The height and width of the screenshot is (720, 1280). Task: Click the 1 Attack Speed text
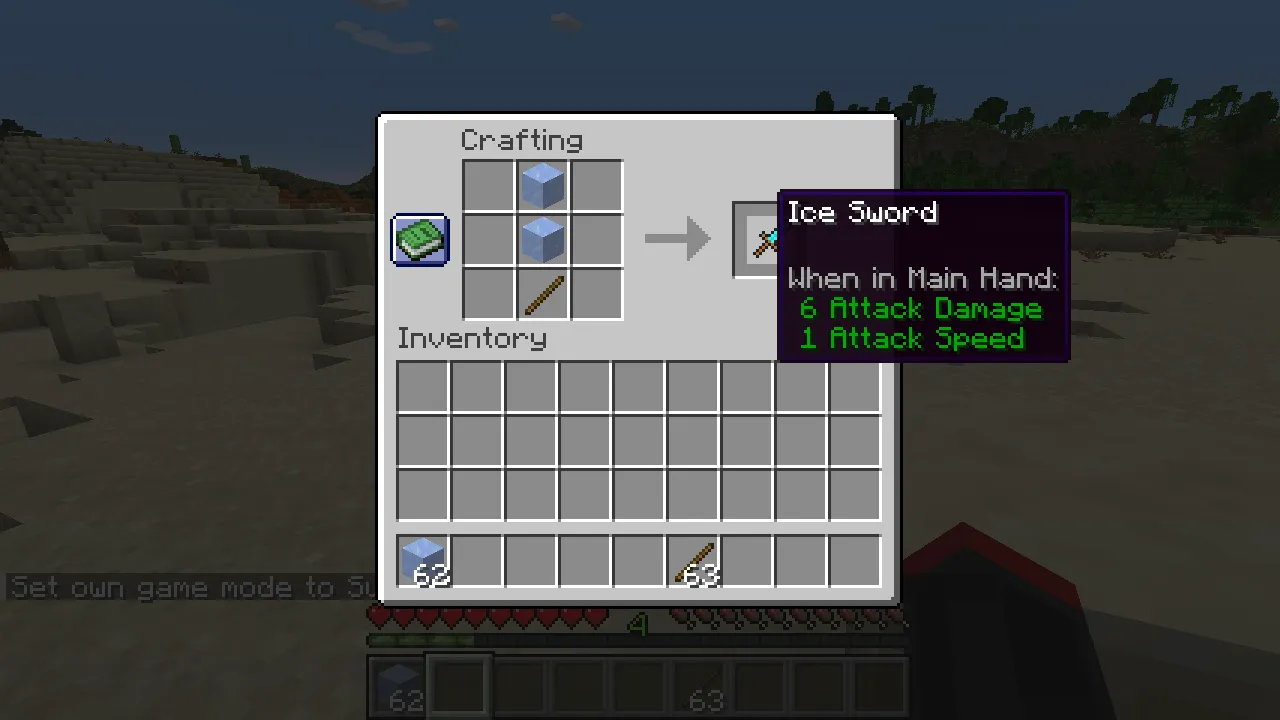click(x=911, y=338)
